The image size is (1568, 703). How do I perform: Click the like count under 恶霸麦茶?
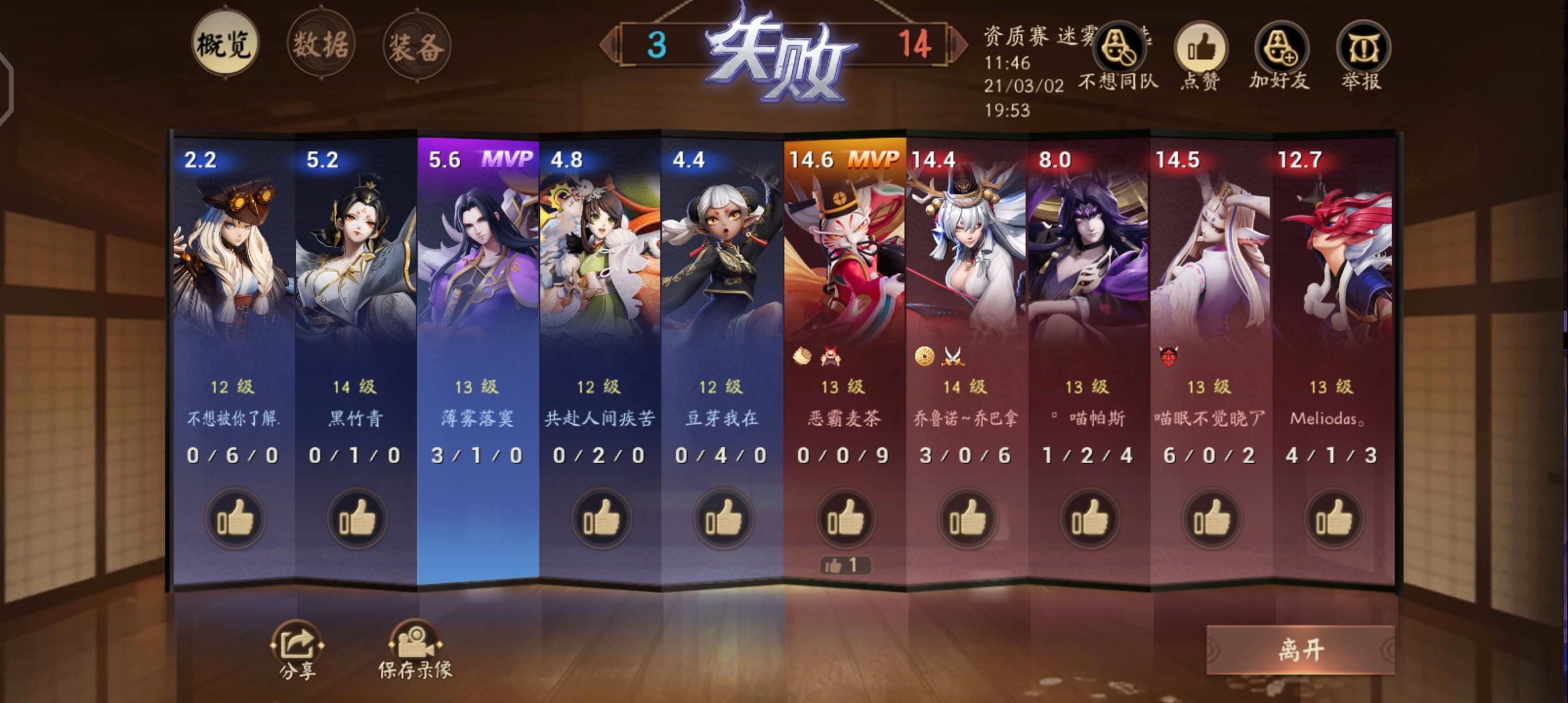point(844,566)
